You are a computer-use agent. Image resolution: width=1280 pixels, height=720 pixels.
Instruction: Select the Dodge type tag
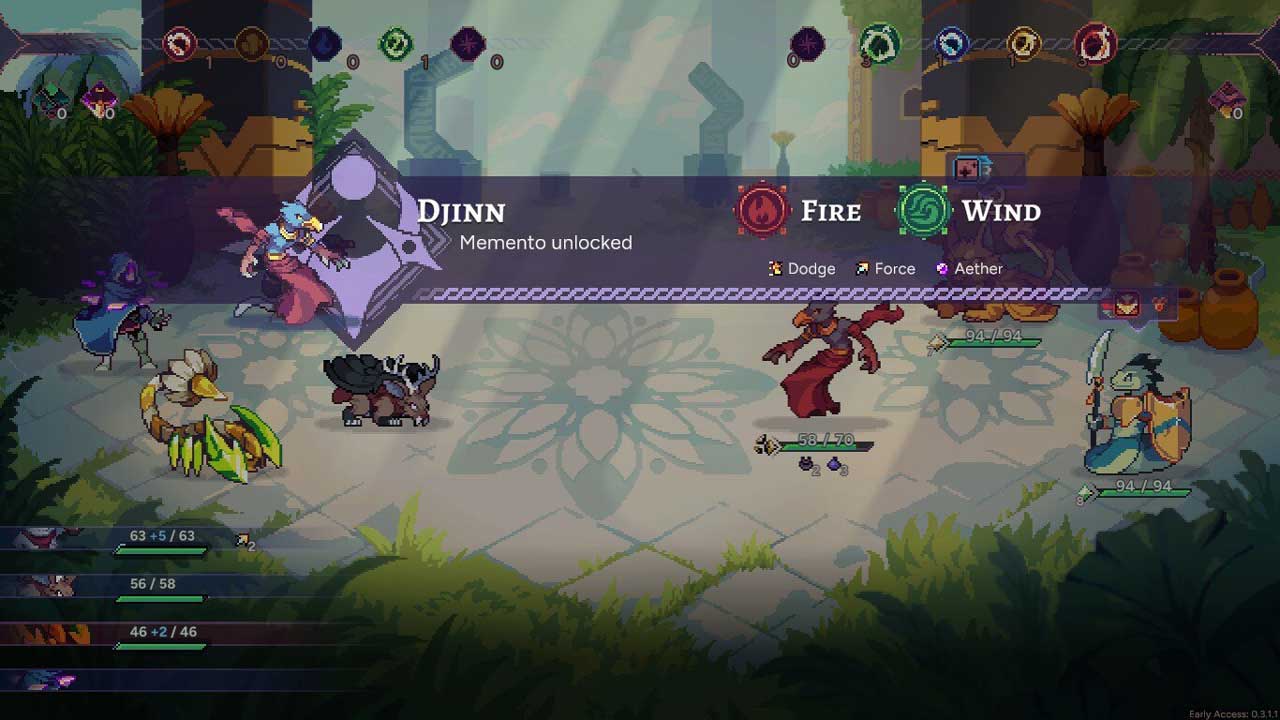[802, 268]
